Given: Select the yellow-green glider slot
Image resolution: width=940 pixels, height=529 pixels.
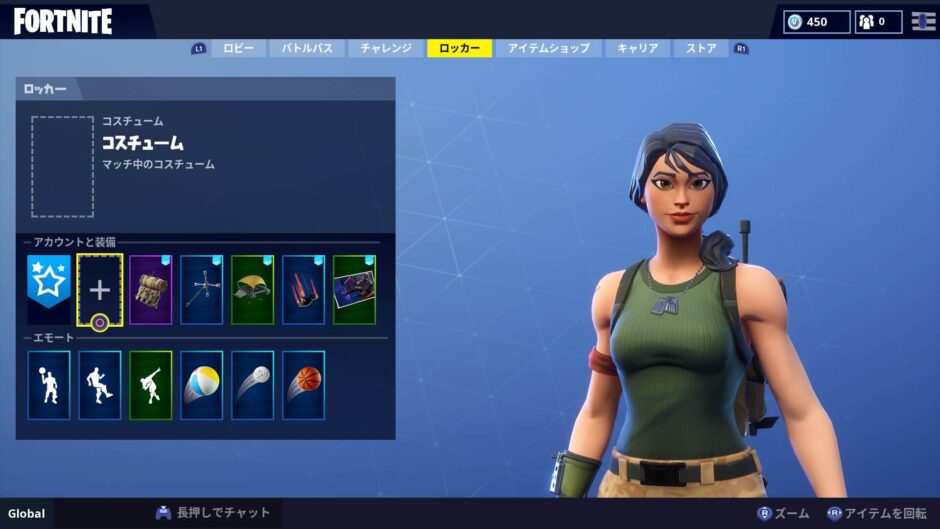Looking at the screenshot, I should pyautogui.click(x=252, y=289).
